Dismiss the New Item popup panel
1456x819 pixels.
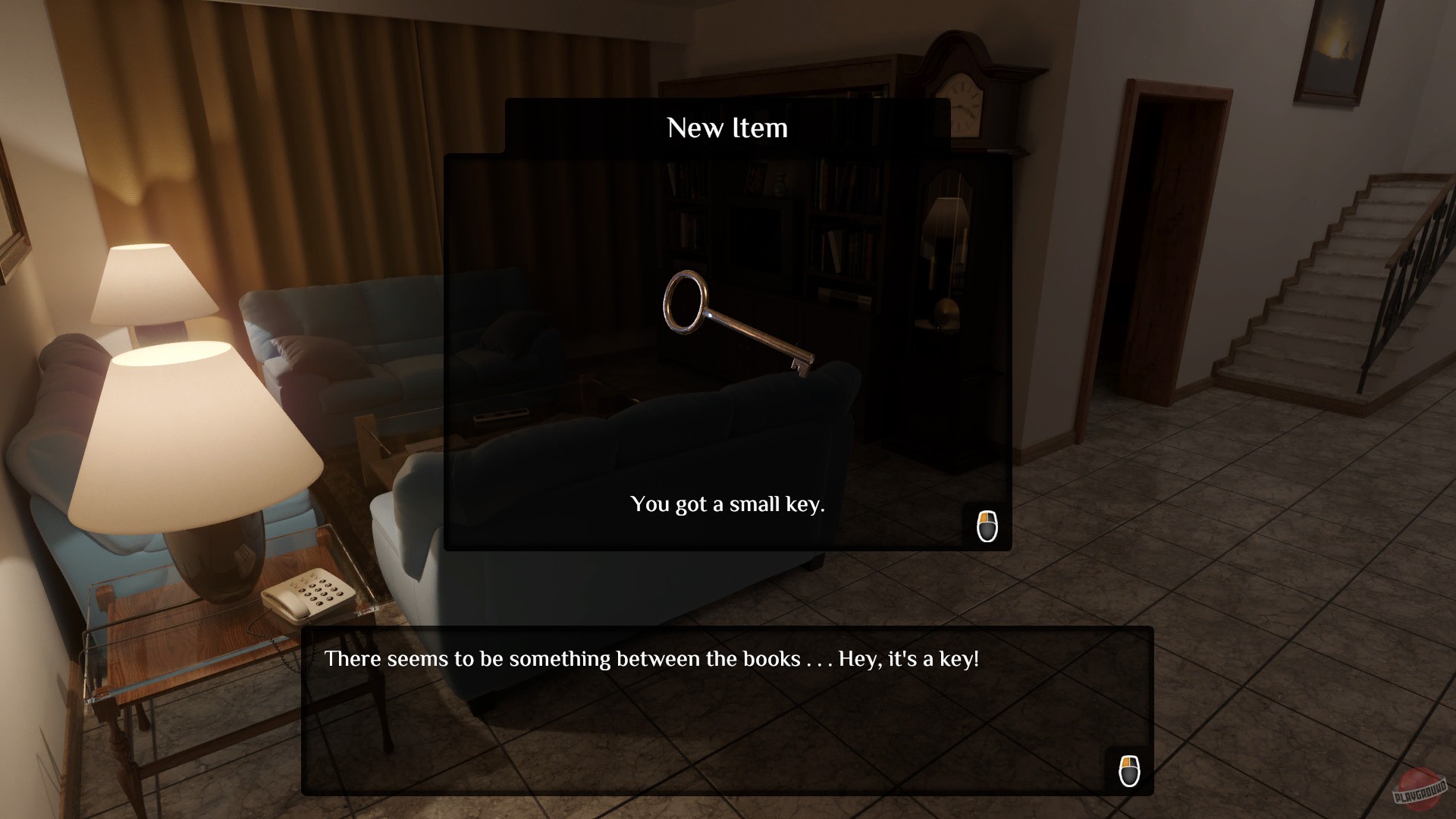728,349
